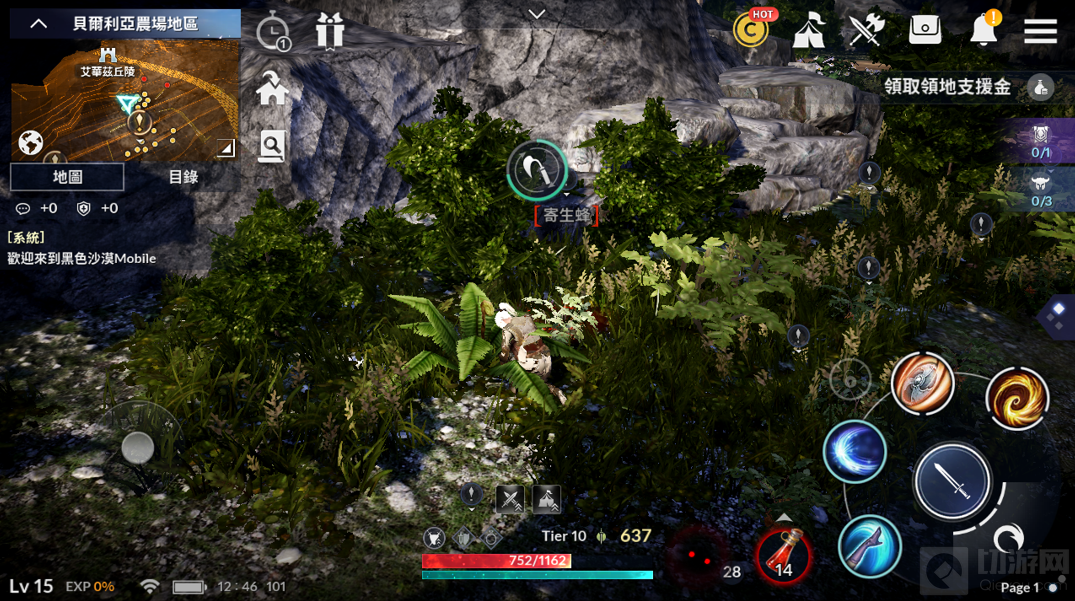The height and width of the screenshot is (601, 1075).
Task: Collapse the region name header arrow
Action: coord(39,23)
